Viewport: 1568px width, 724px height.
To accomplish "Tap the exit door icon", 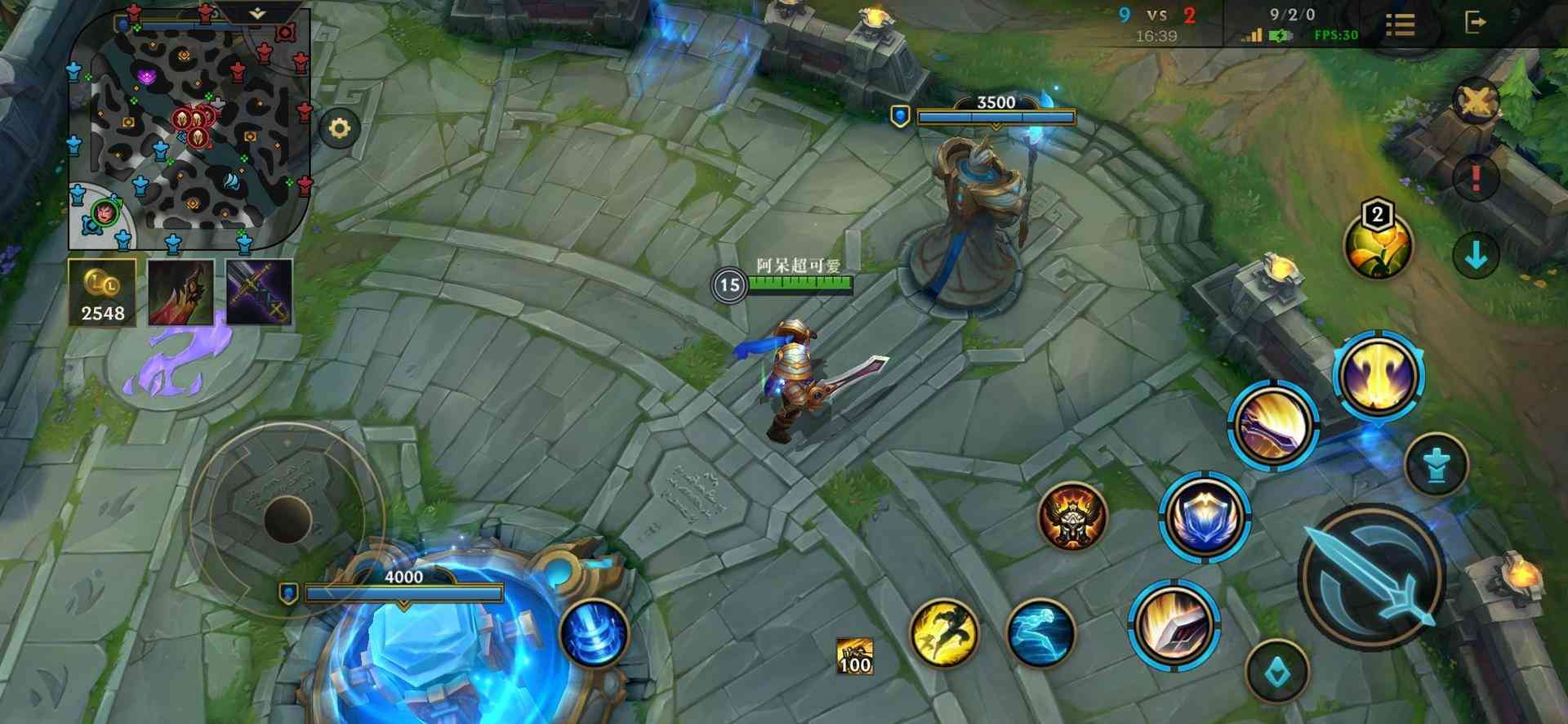I will [x=1474, y=23].
